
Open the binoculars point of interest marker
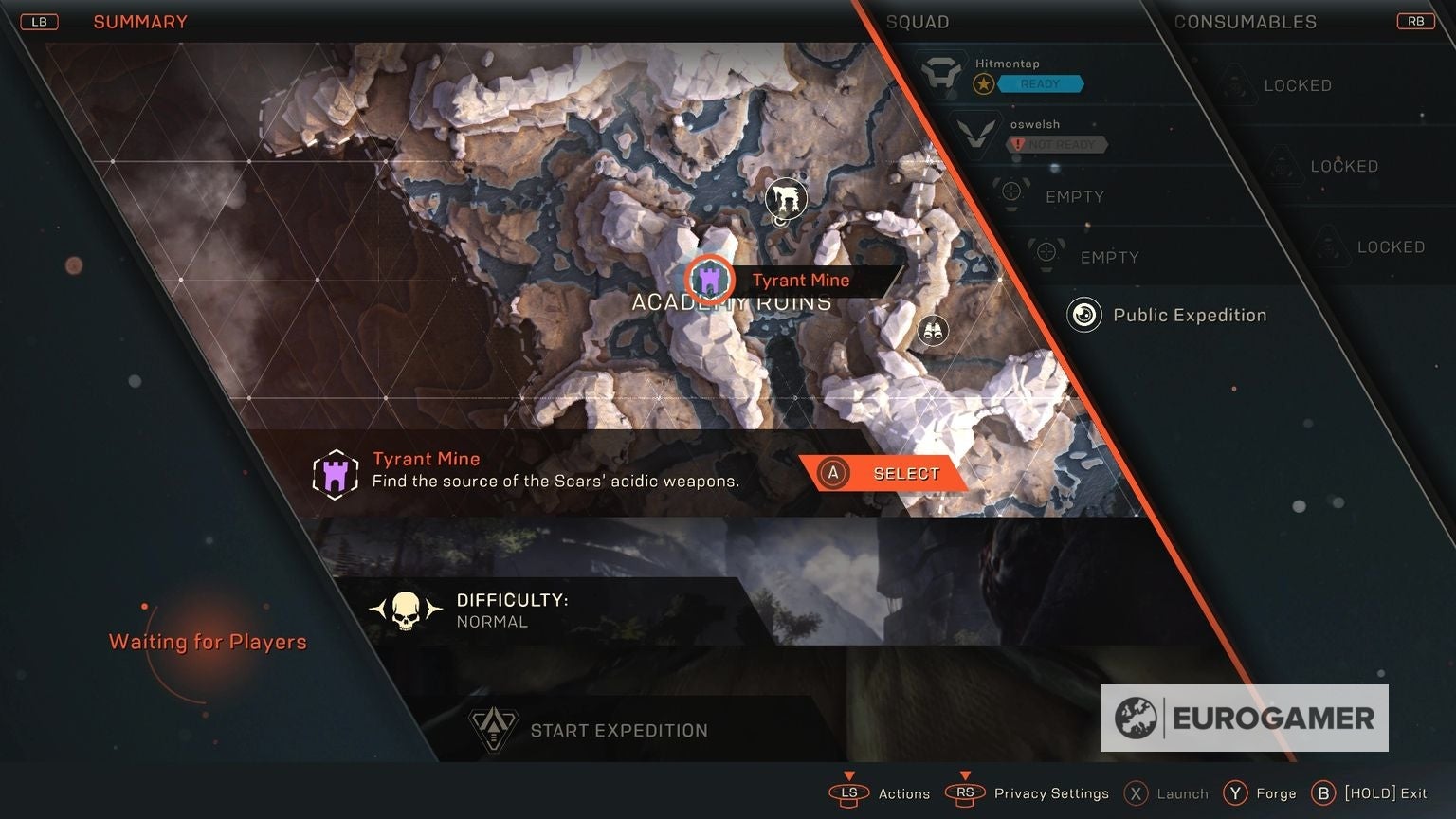coord(932,330)
